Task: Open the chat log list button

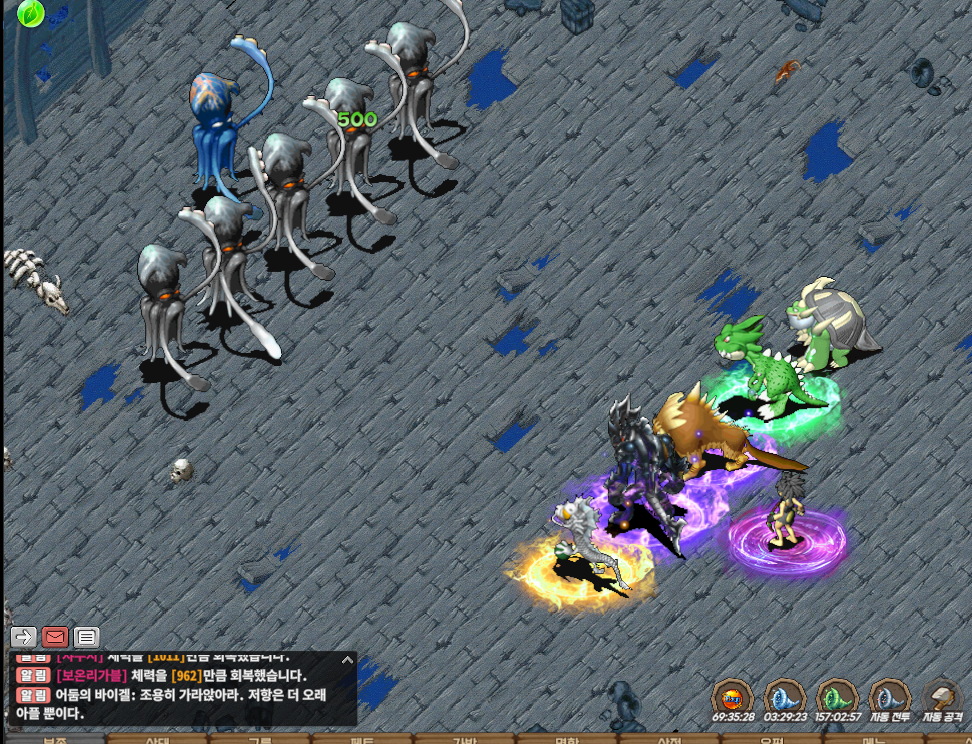Action: tap(86, 637)
